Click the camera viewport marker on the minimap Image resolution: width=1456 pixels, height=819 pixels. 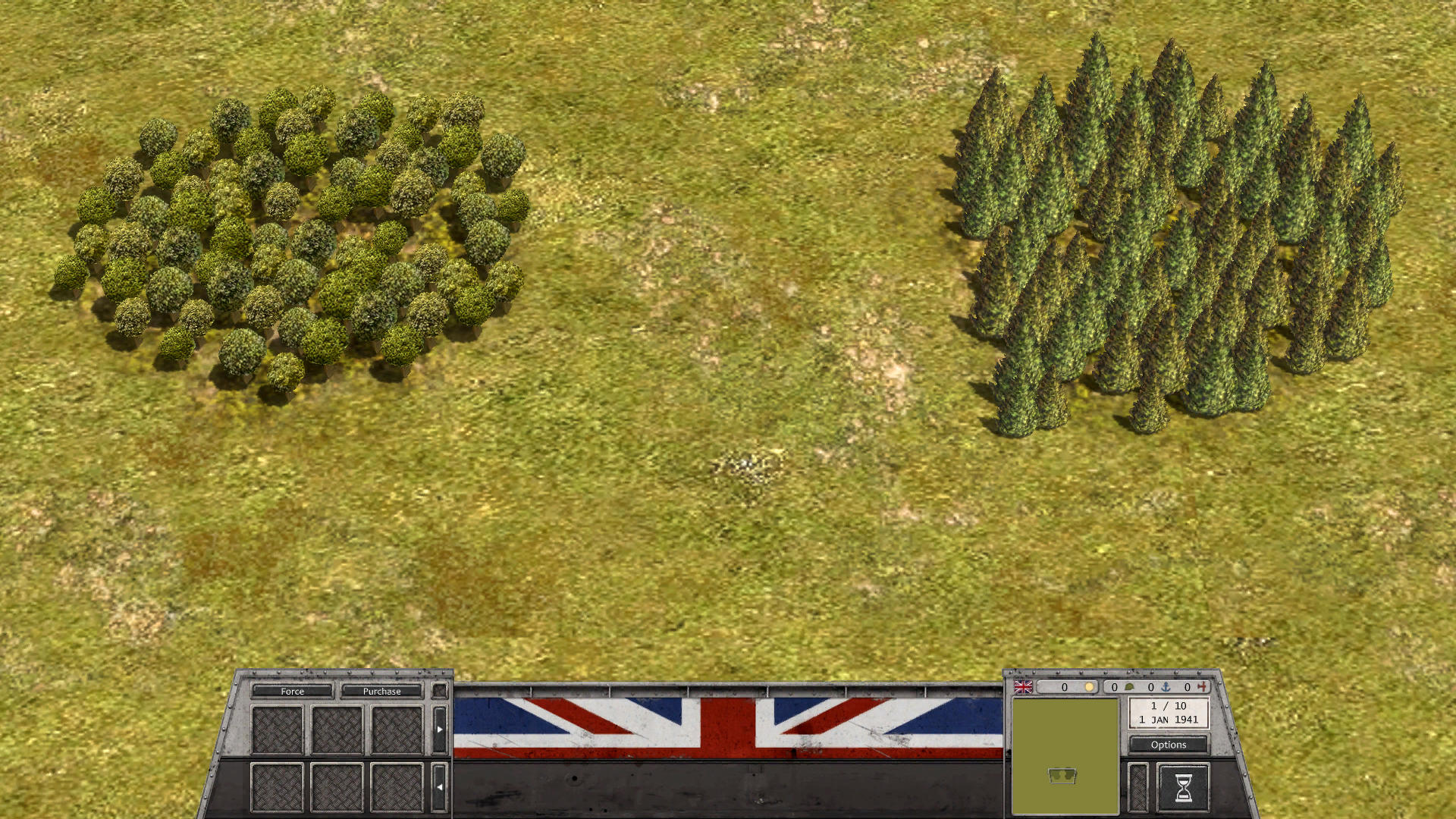(x=1062, y=776)
